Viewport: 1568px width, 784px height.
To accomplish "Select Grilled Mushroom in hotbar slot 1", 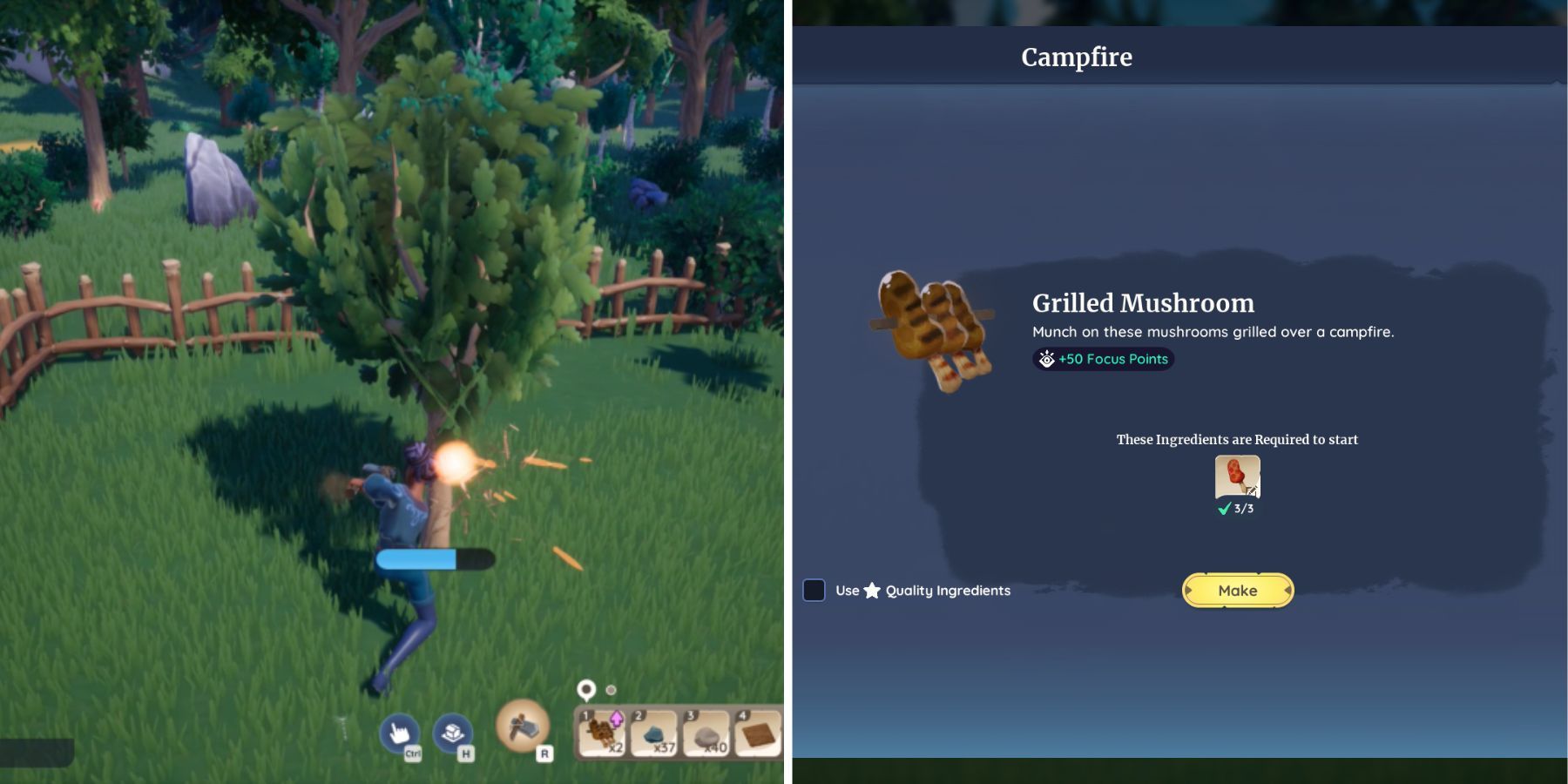I will coord(602,733).
